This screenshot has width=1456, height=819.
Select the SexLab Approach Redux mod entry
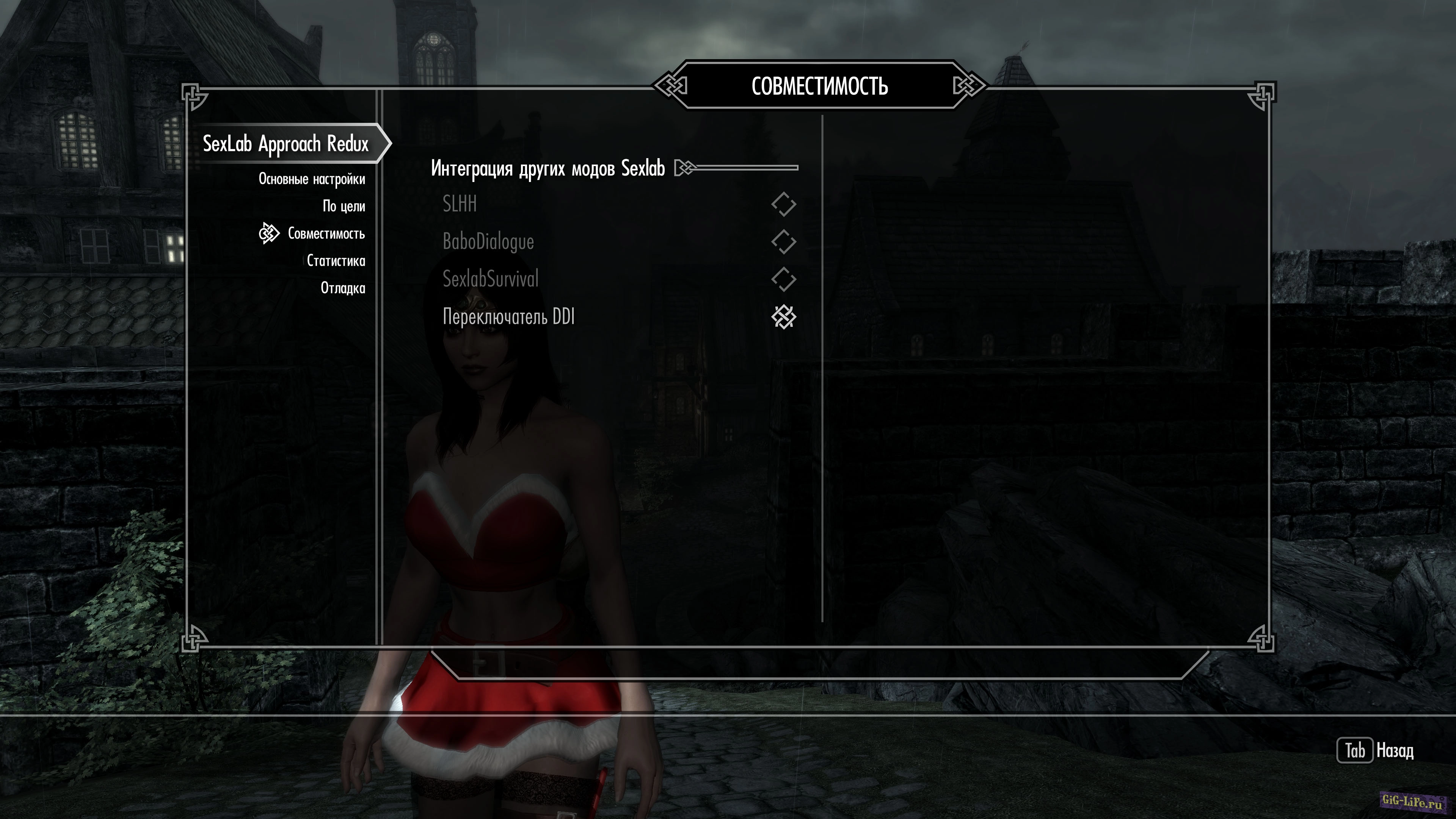pyautogui.click(x=286, y=144)
